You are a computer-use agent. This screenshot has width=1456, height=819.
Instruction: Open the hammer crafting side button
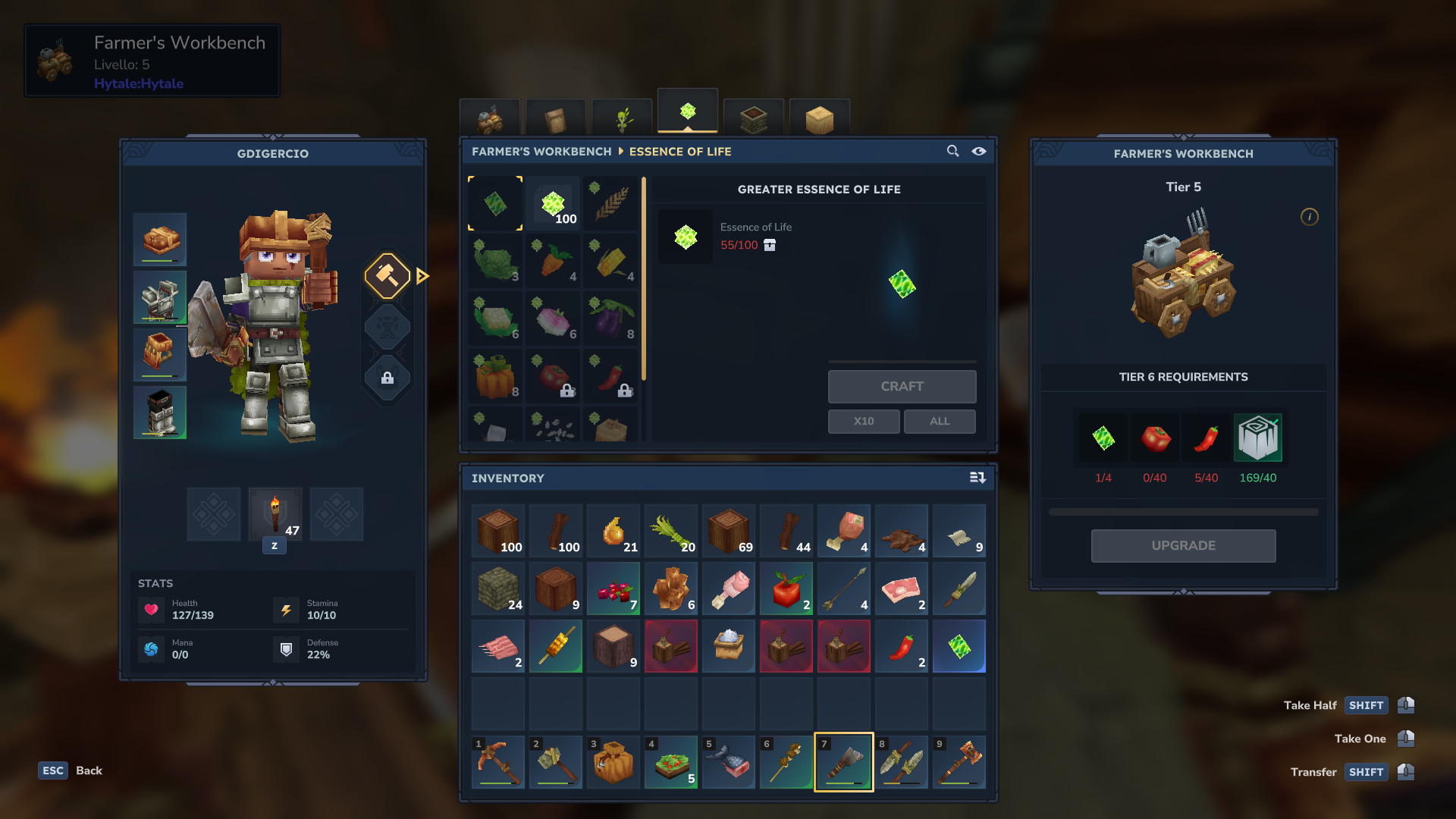(388, 276)
